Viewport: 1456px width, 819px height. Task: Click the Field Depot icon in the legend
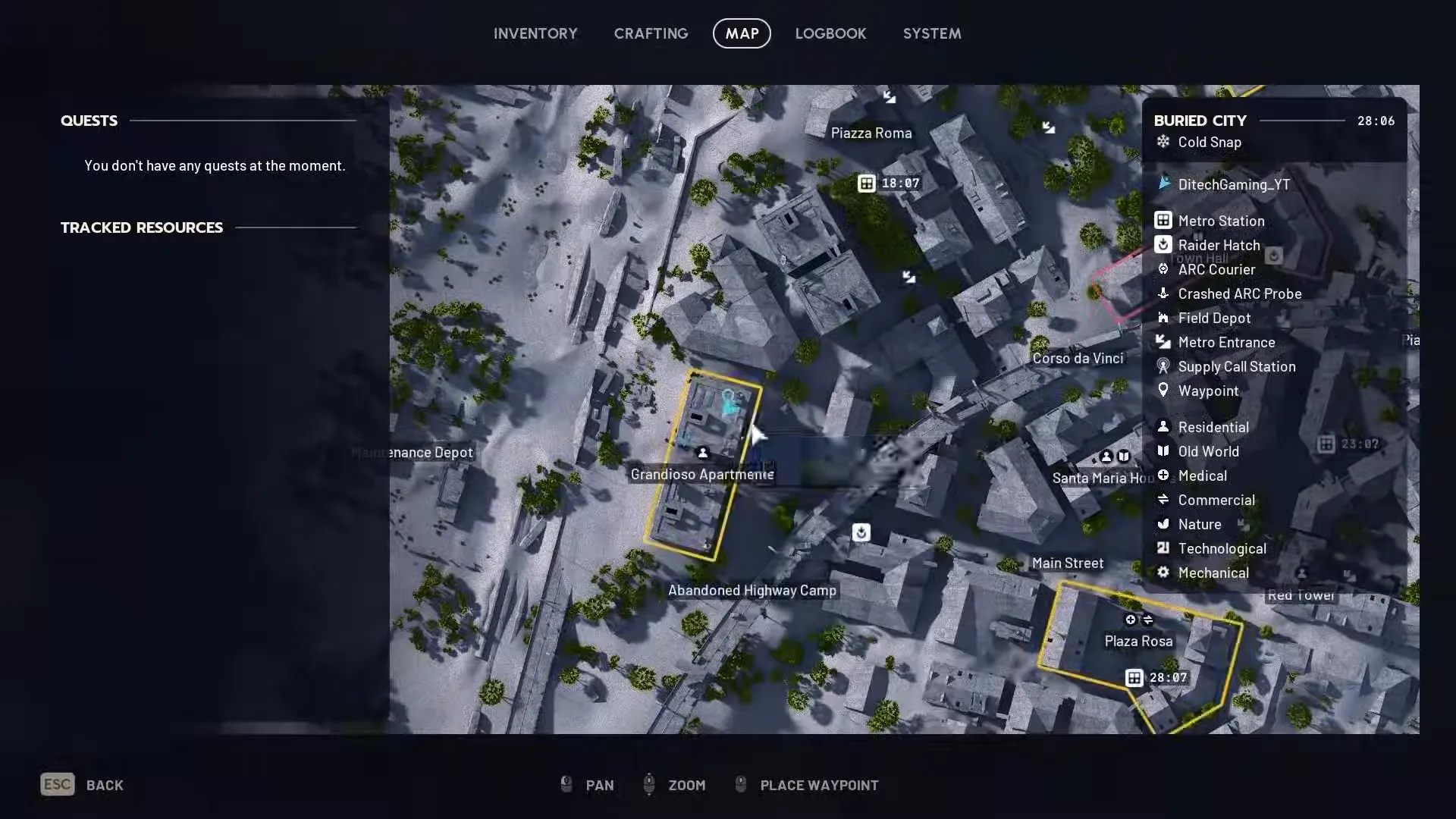click(1164, 318)
